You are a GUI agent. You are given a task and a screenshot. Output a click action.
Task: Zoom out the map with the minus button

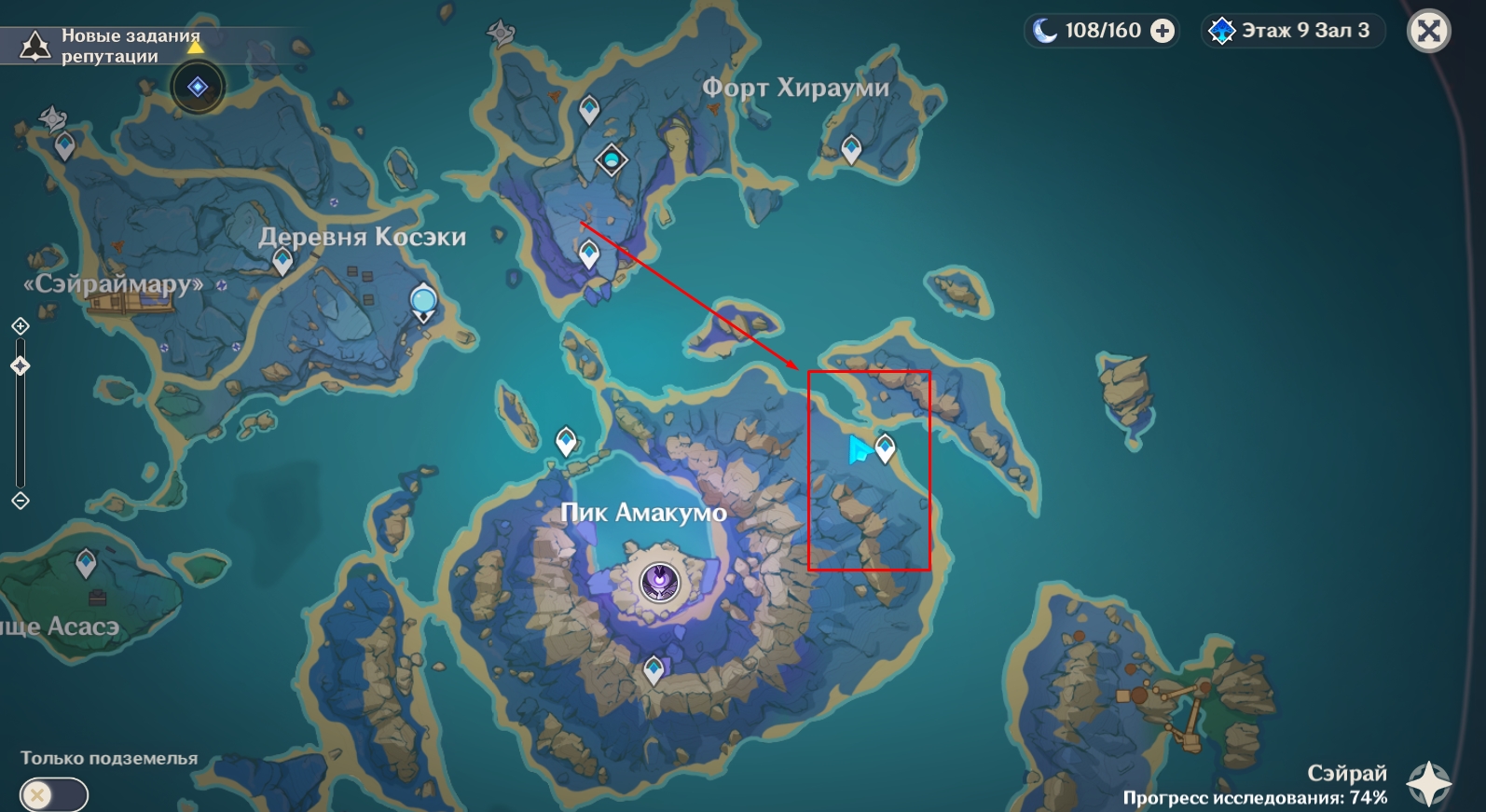click(21, 501)
